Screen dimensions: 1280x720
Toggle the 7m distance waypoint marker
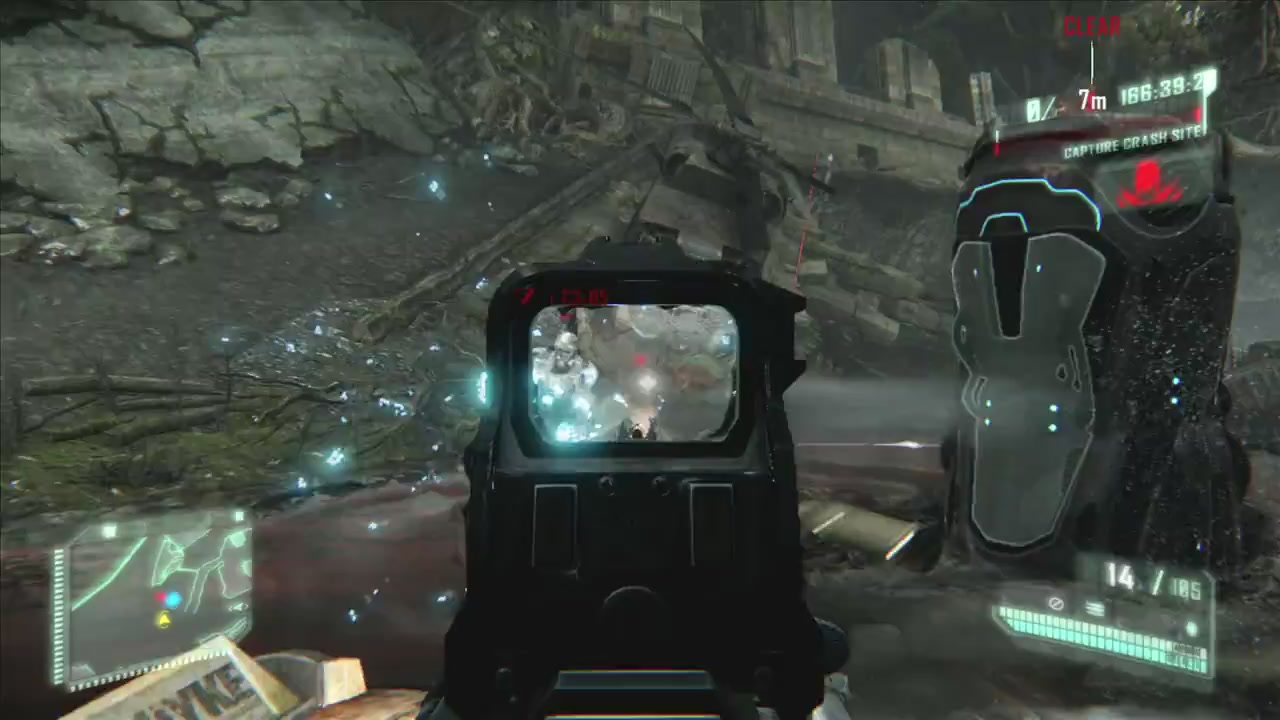pos(1091,100)
